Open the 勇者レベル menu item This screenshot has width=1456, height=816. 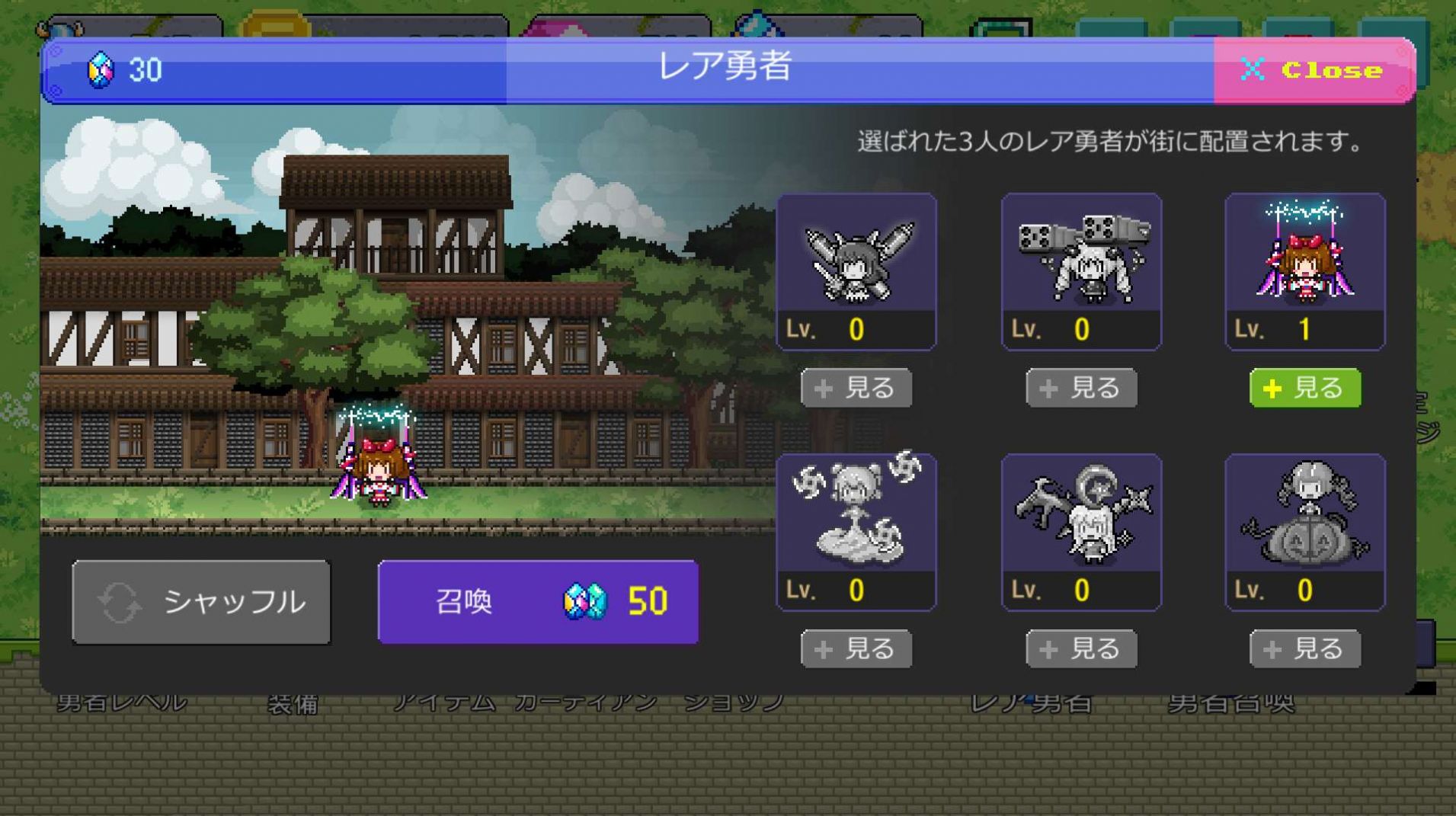[122, 702]
